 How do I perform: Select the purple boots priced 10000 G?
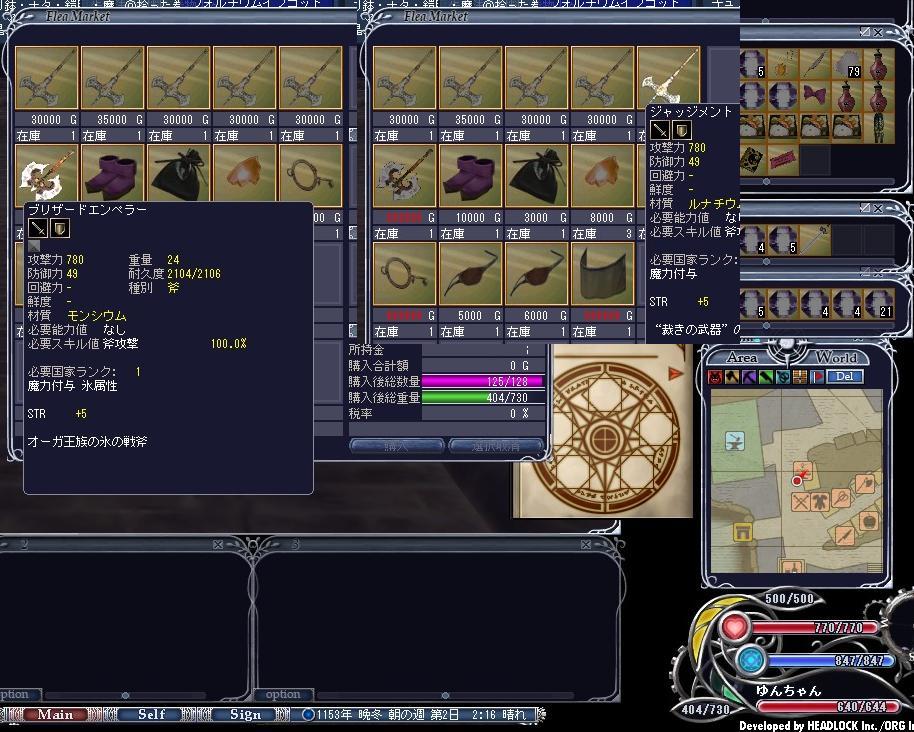coord(471,175)
